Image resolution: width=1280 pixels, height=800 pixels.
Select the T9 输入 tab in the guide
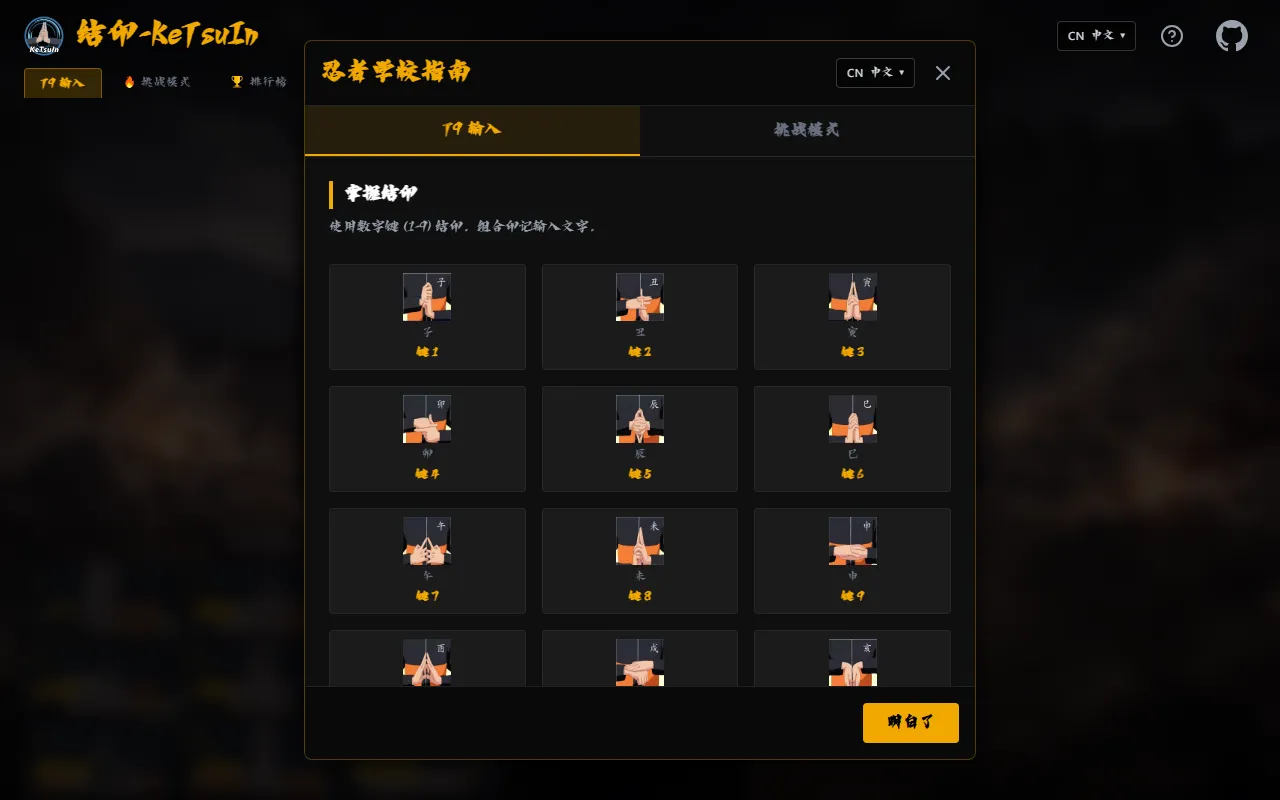tap(472, 131)
